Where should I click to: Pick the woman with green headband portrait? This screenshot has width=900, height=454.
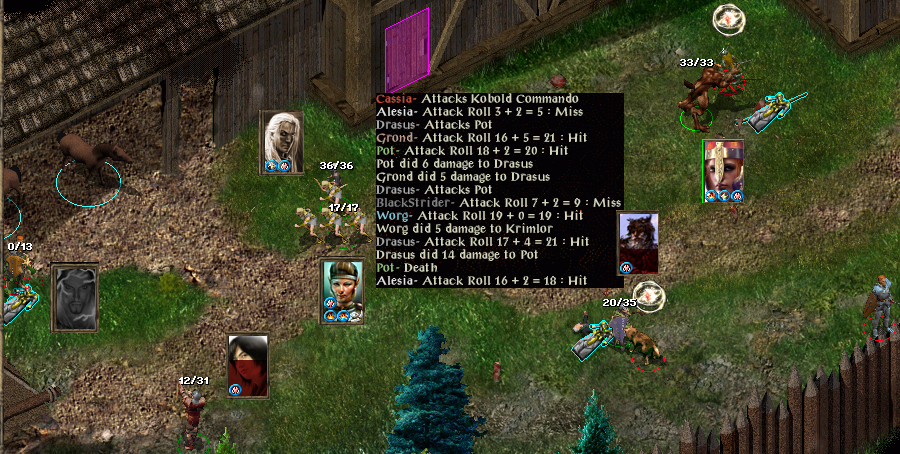(341, 286)
